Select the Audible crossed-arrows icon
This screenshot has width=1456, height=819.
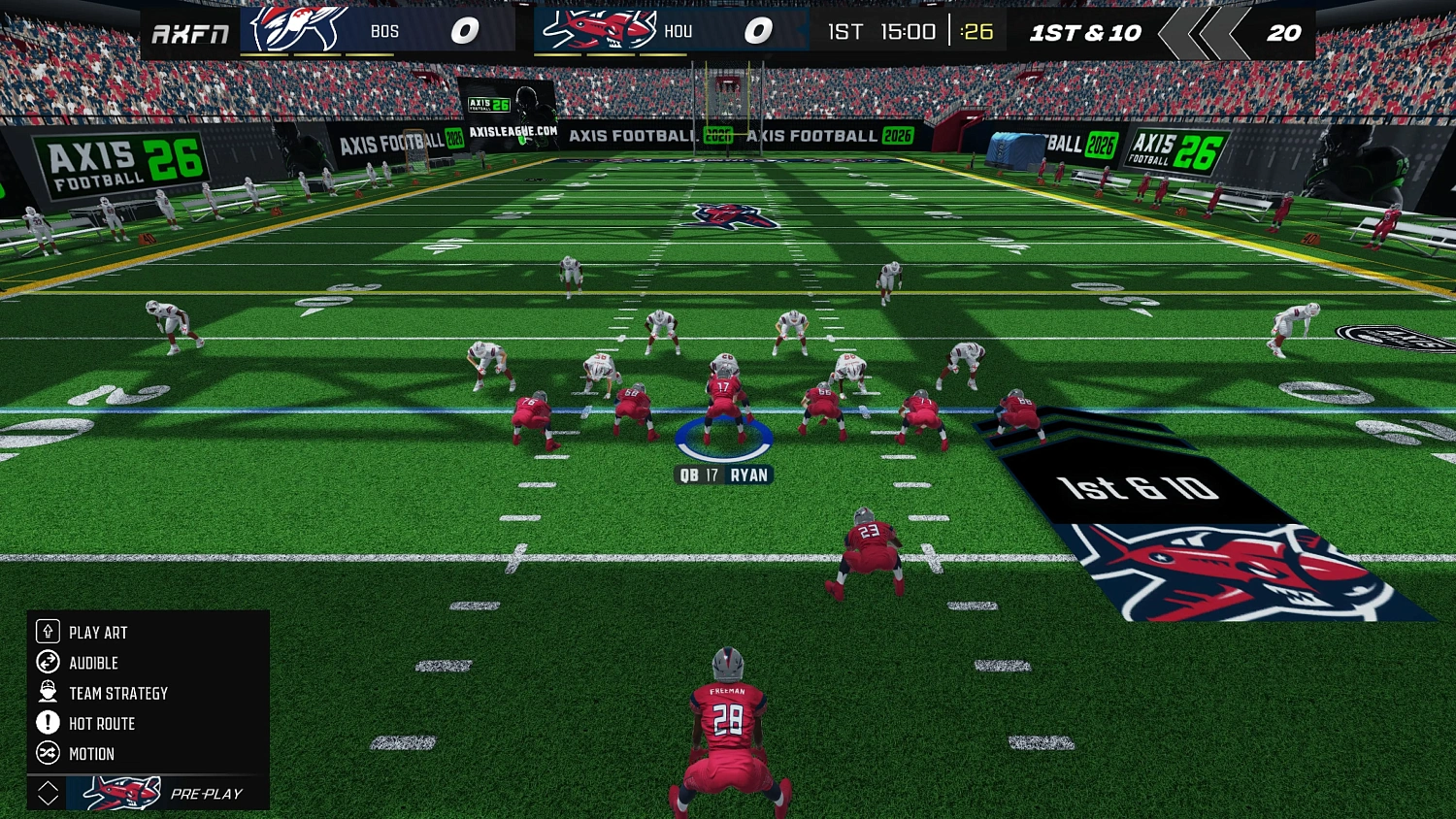click(x=46, y=663)
